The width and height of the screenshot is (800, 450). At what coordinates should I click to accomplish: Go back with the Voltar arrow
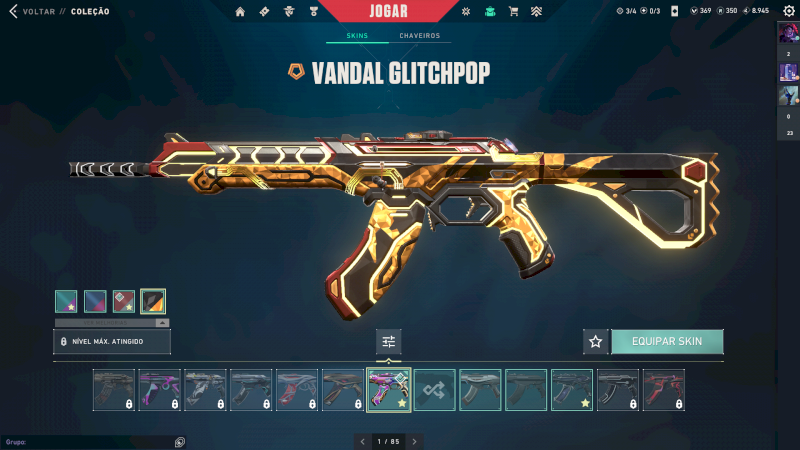[14, 12]
